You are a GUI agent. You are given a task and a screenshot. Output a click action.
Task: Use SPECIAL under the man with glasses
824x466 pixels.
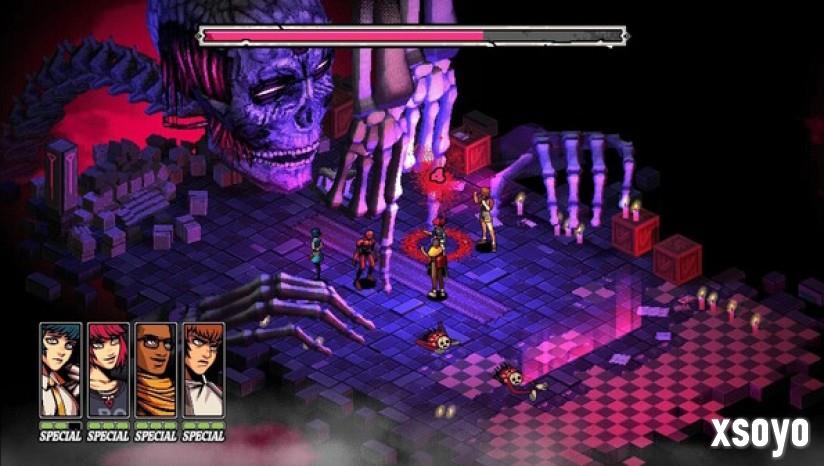[x=156, y=435]
